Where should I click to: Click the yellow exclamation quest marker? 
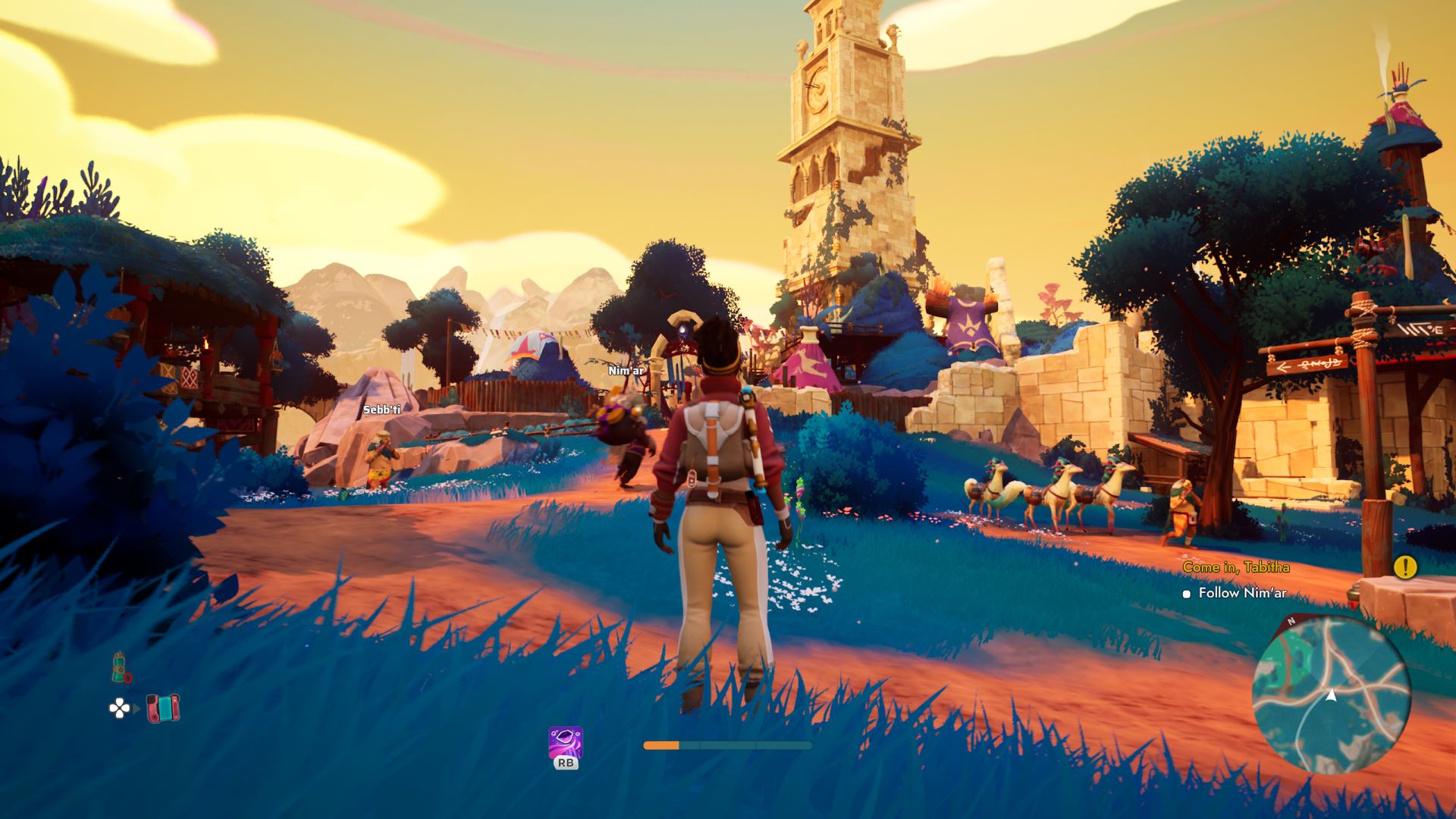pos(1404,566)
